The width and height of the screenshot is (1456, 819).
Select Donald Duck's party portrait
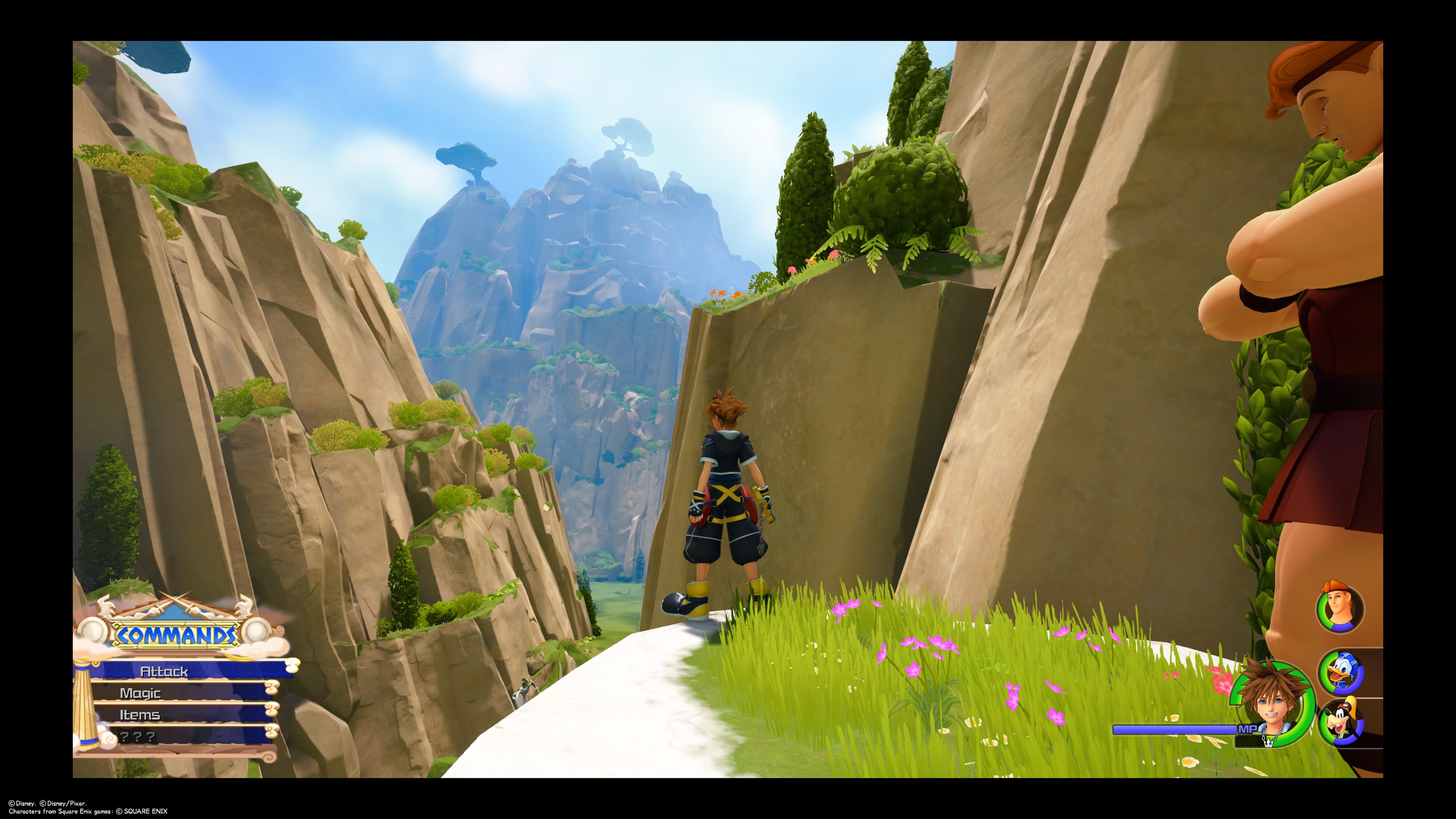click(x=1342, y=673)
